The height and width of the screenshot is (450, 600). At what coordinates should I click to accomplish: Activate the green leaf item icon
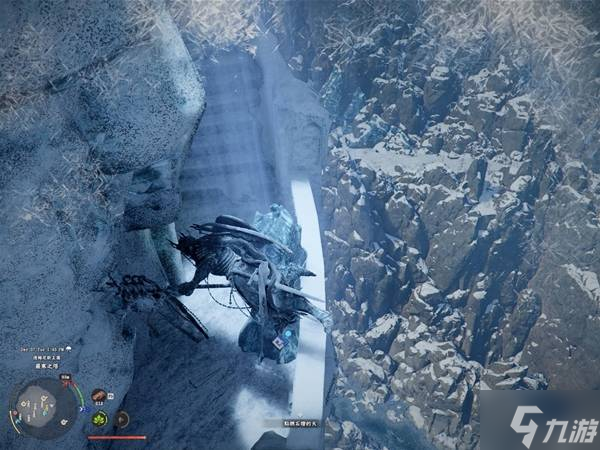100,418
